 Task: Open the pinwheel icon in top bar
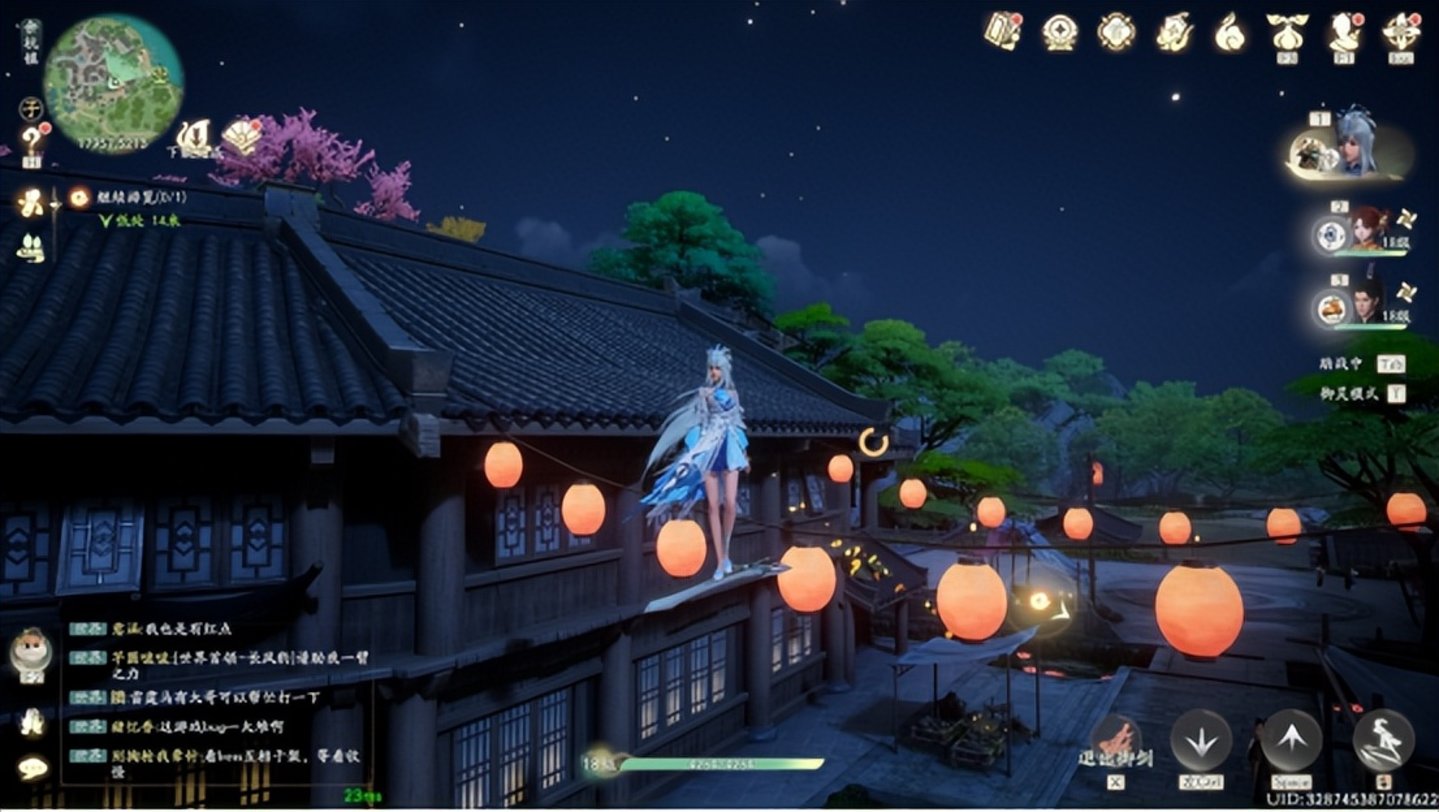tap(1401, 32)
